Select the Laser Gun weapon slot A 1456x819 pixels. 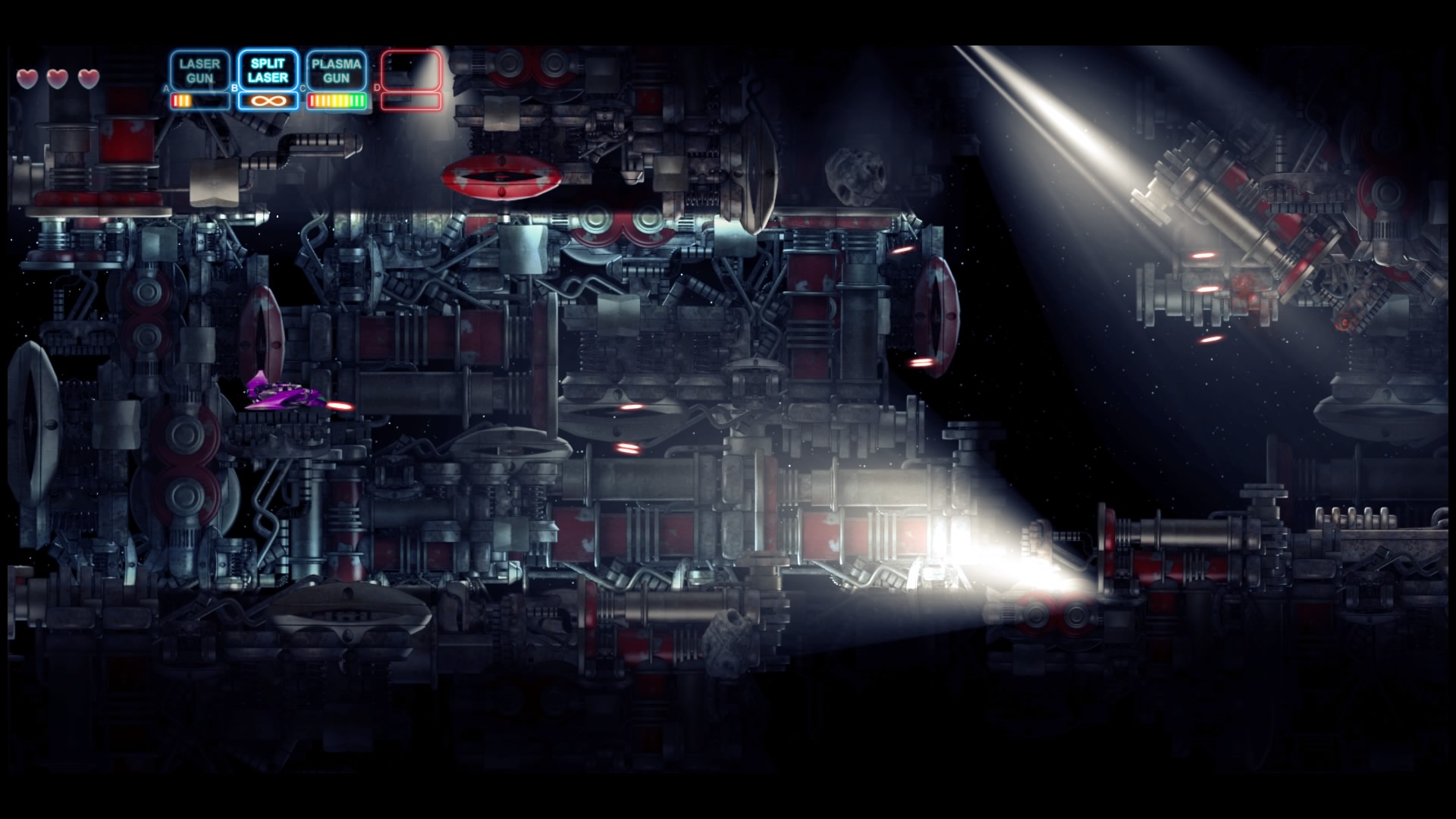tap(200, 71)
